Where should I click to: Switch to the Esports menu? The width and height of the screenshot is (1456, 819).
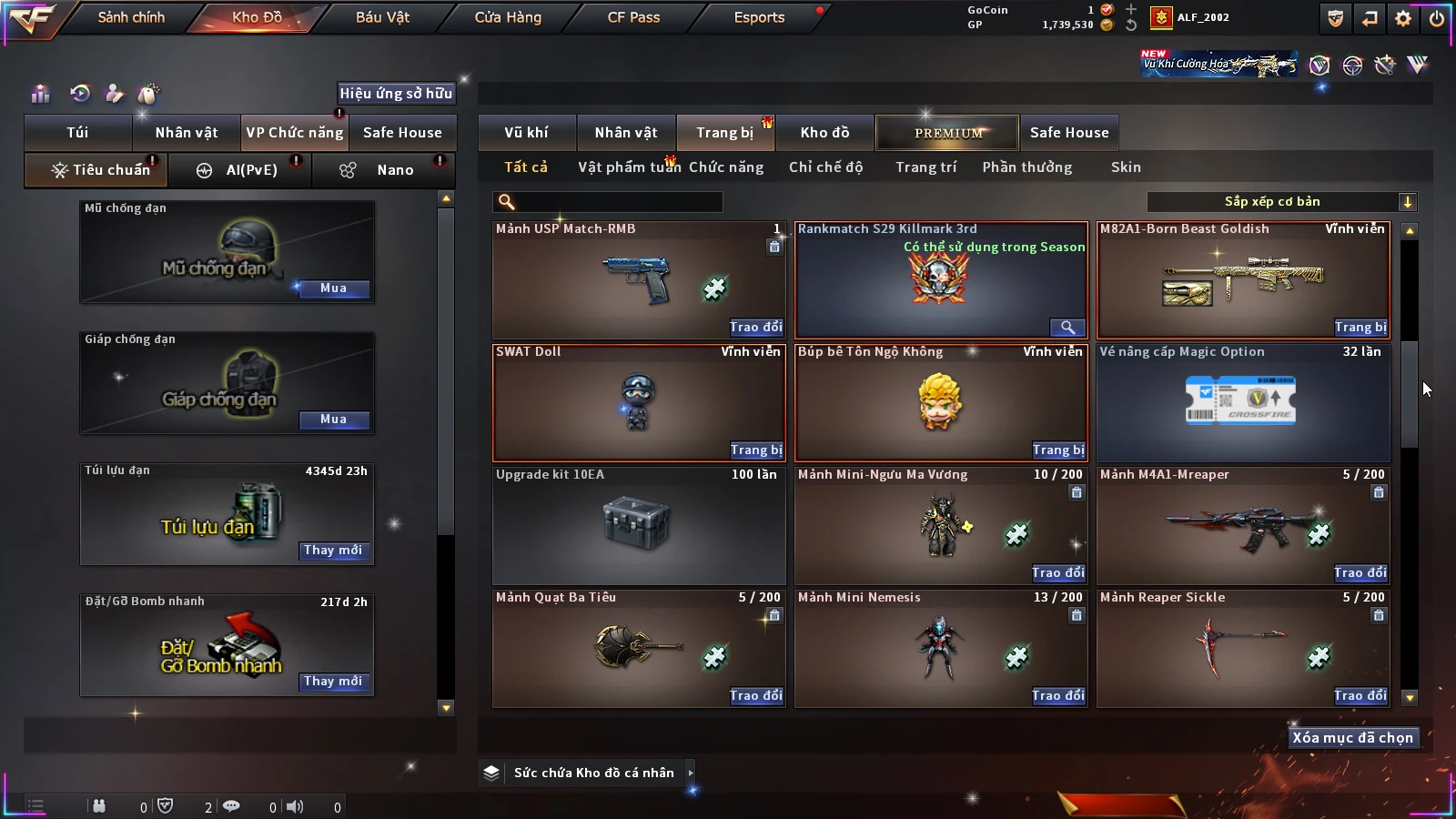click(x=759, y=17)
